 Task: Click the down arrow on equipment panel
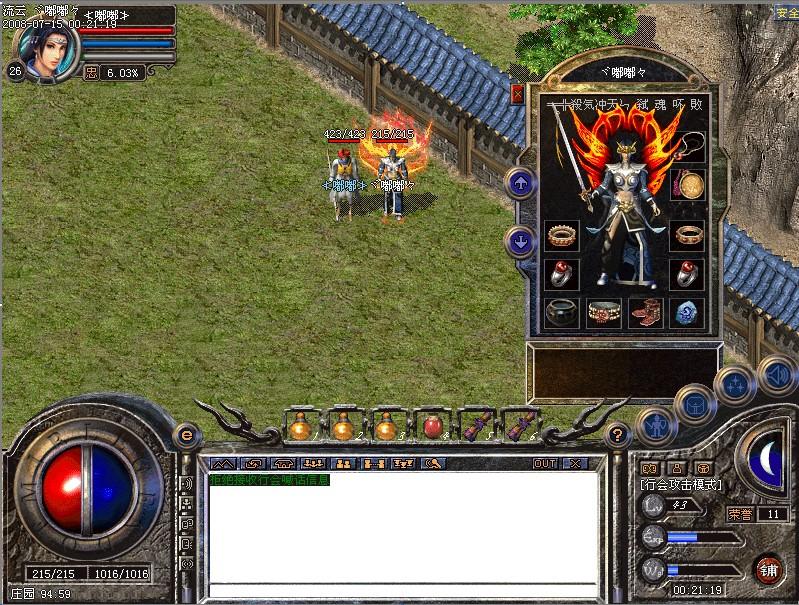click(x=521, y=241)
